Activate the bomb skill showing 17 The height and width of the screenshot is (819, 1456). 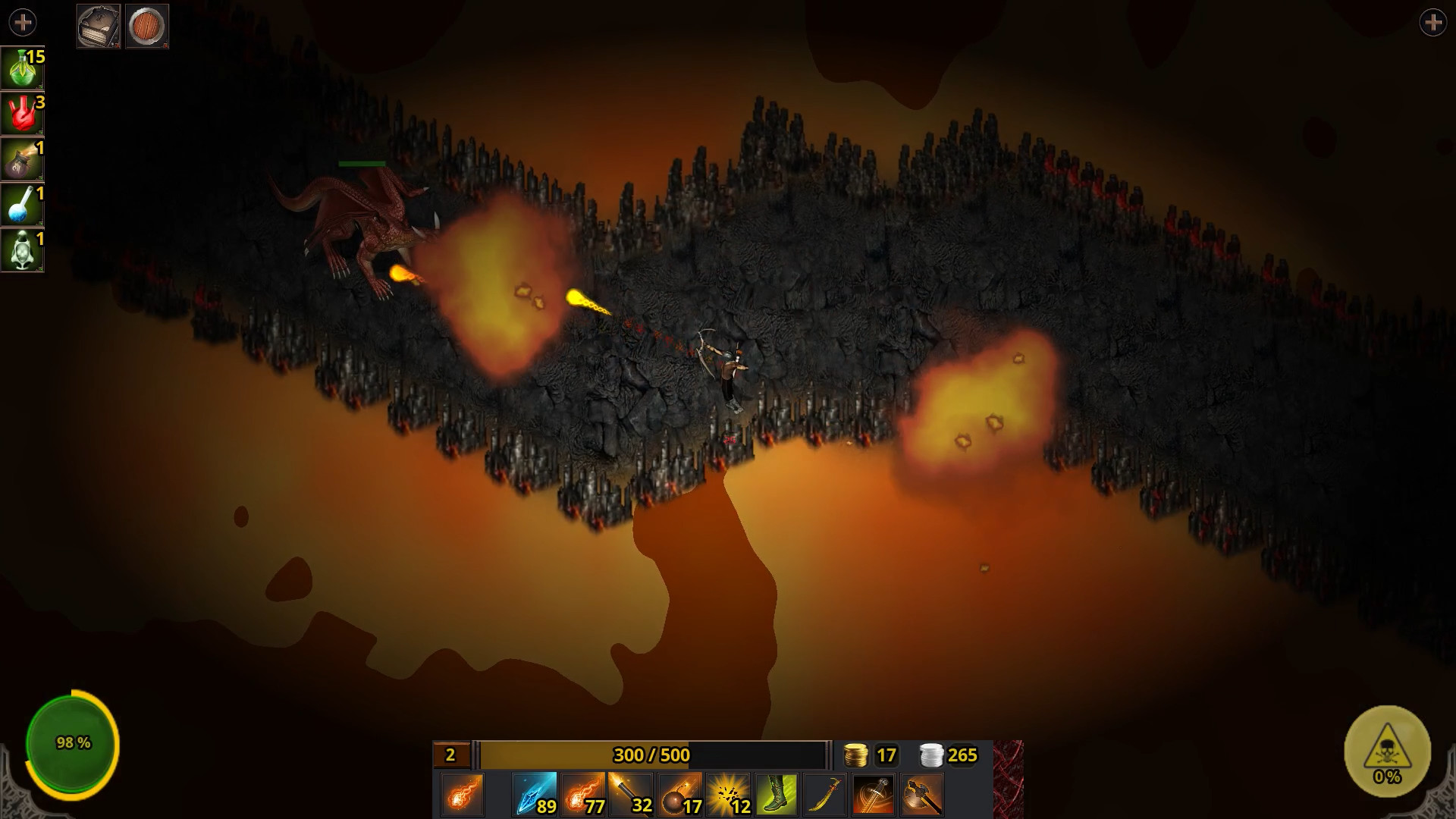click(x=679, y=795)
